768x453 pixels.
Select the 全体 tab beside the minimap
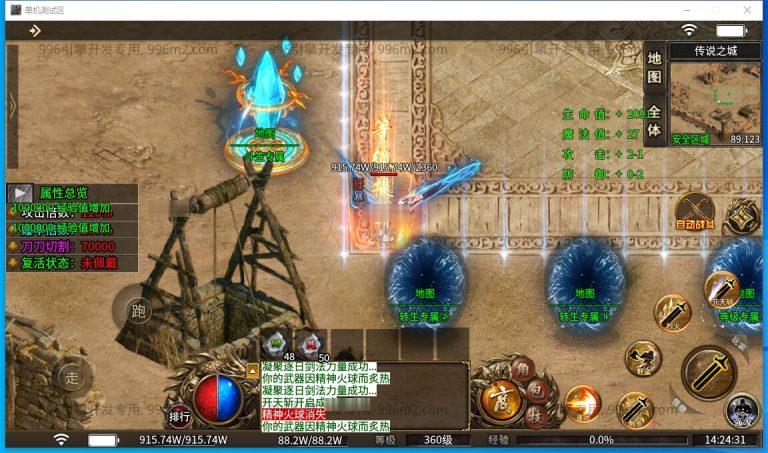(653, 120)
